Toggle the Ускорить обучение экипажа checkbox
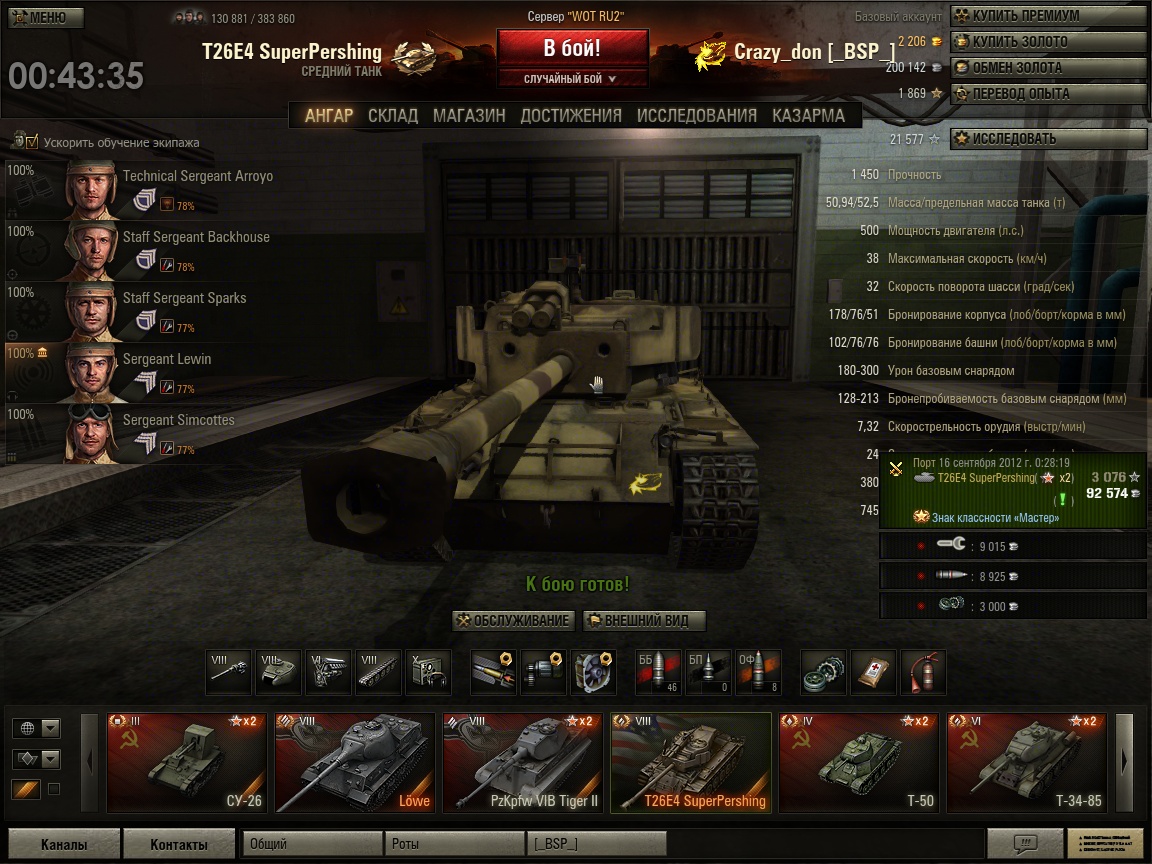 pyautogui.click(x=32, y=142)
